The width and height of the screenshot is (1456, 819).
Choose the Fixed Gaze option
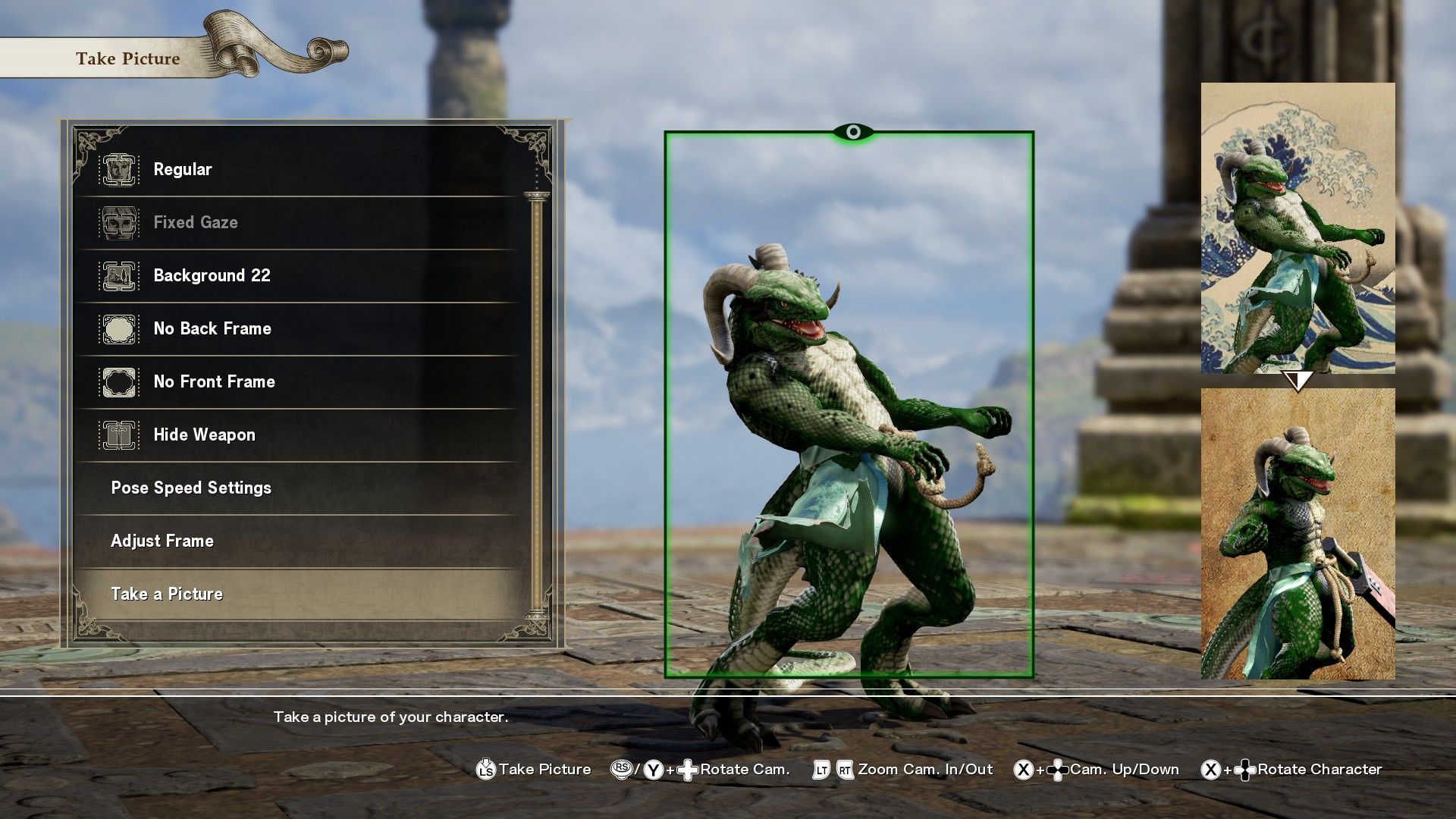[196, 222]
